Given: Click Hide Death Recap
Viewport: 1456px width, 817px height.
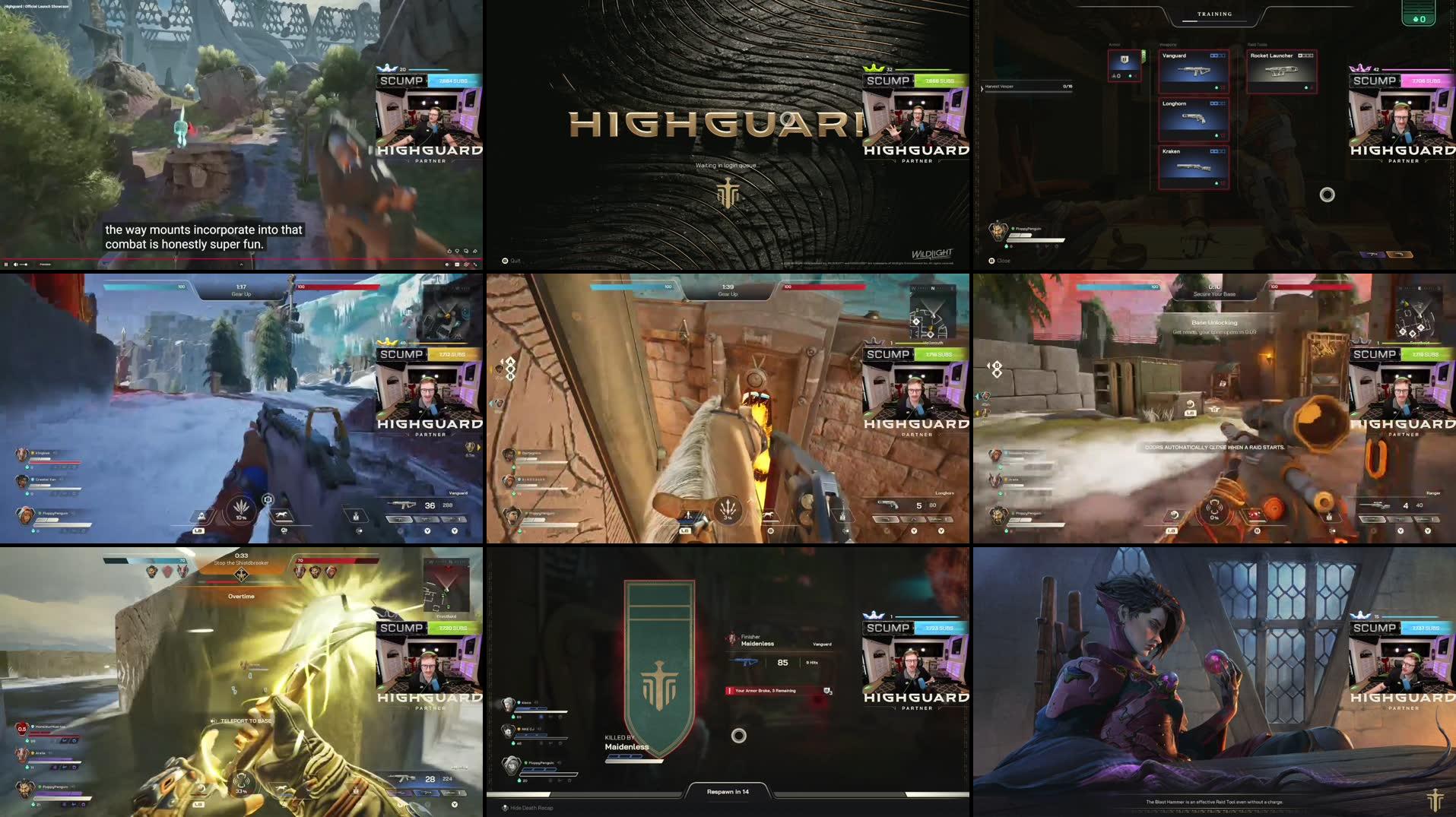Looking at the screenshot, I should (528, 808).
